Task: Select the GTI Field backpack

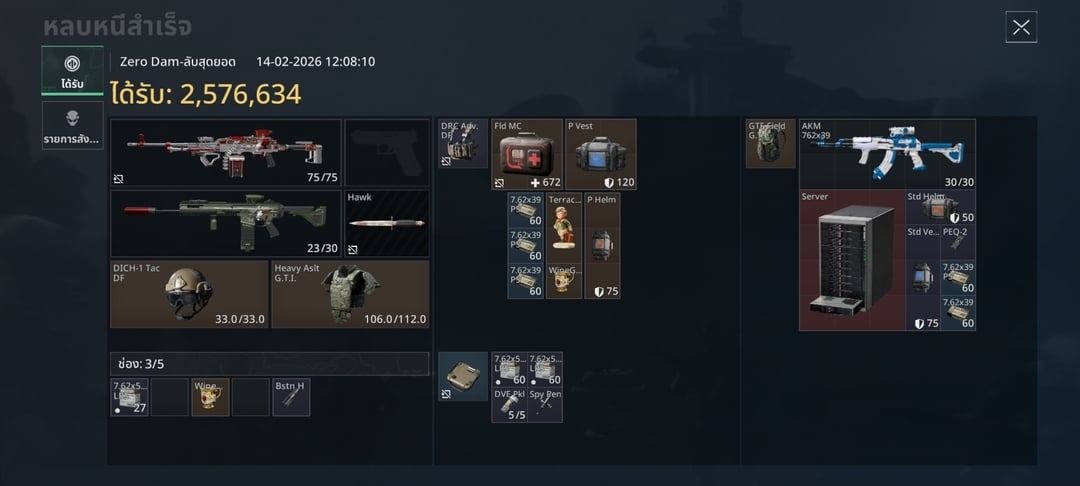Action: [x=771, y=144]
